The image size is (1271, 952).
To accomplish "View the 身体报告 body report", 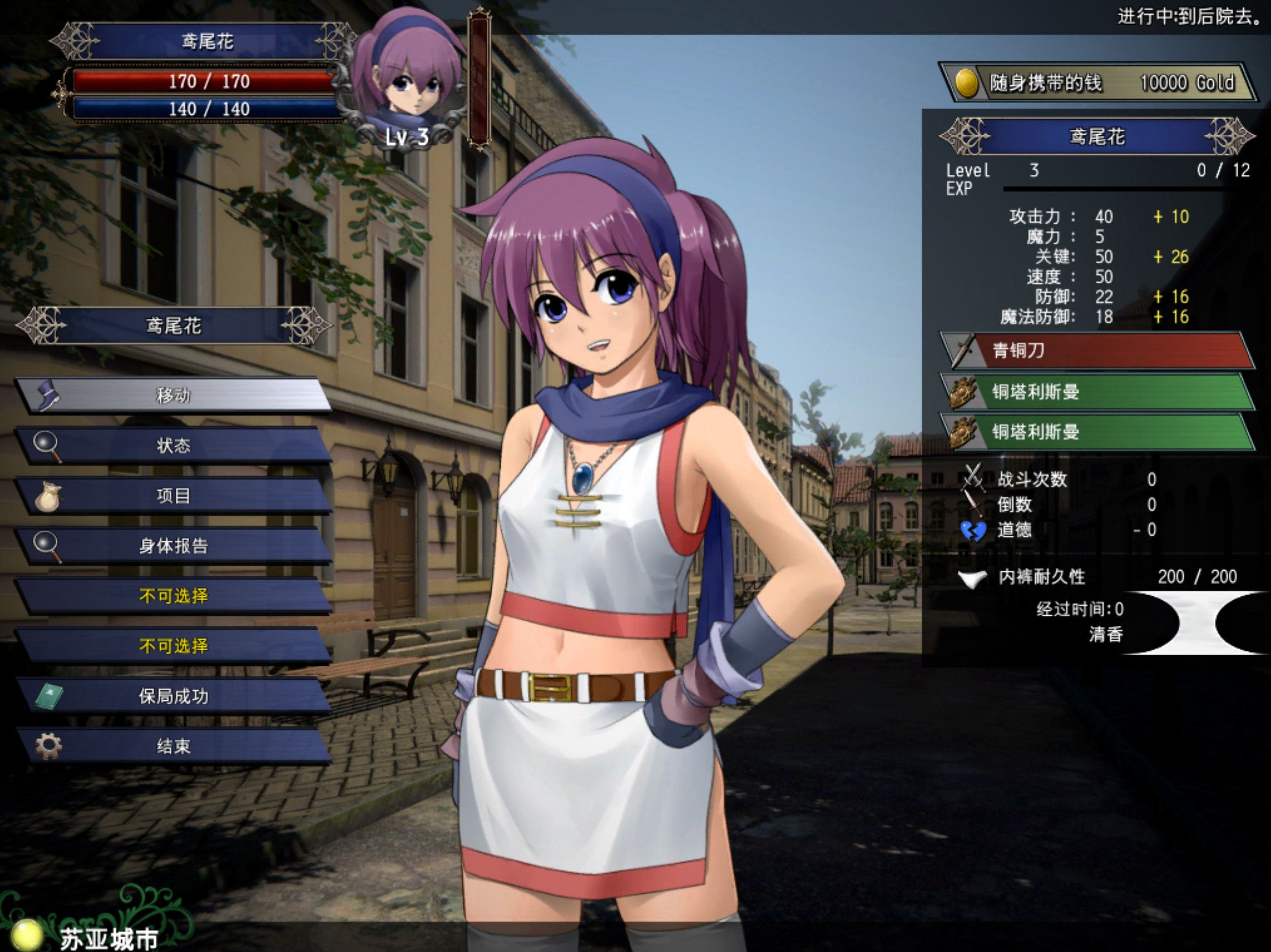I will (173, 546).
